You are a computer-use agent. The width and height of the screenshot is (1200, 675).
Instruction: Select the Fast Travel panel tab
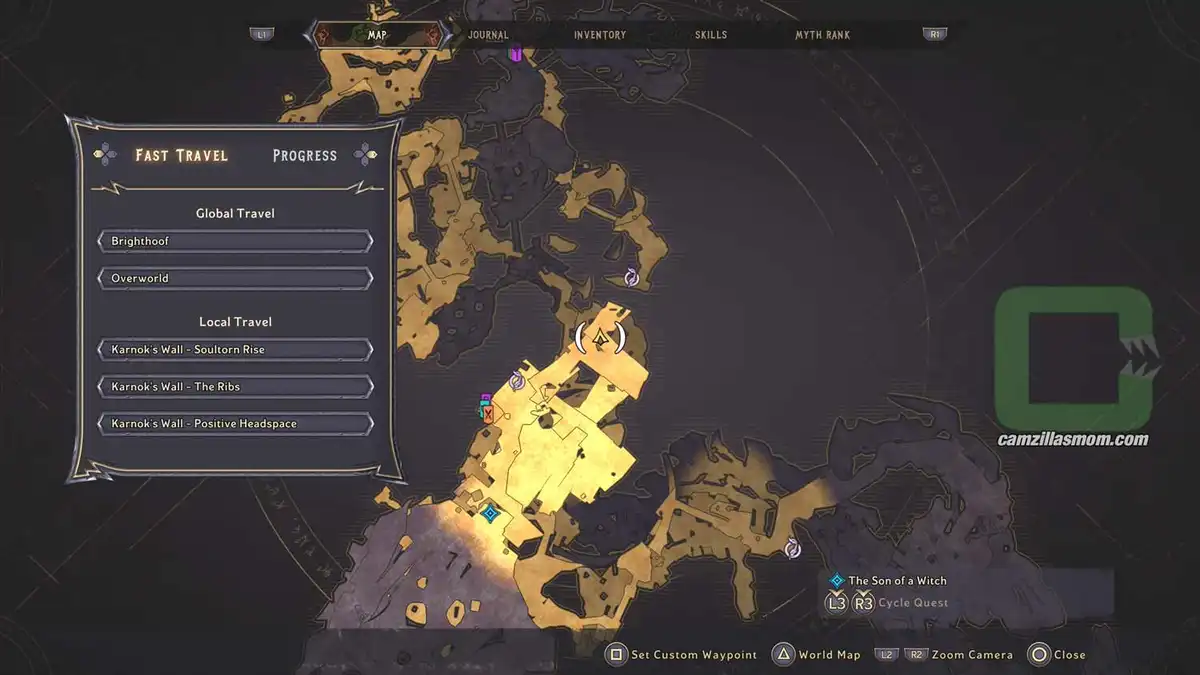(x=181, y=155)
